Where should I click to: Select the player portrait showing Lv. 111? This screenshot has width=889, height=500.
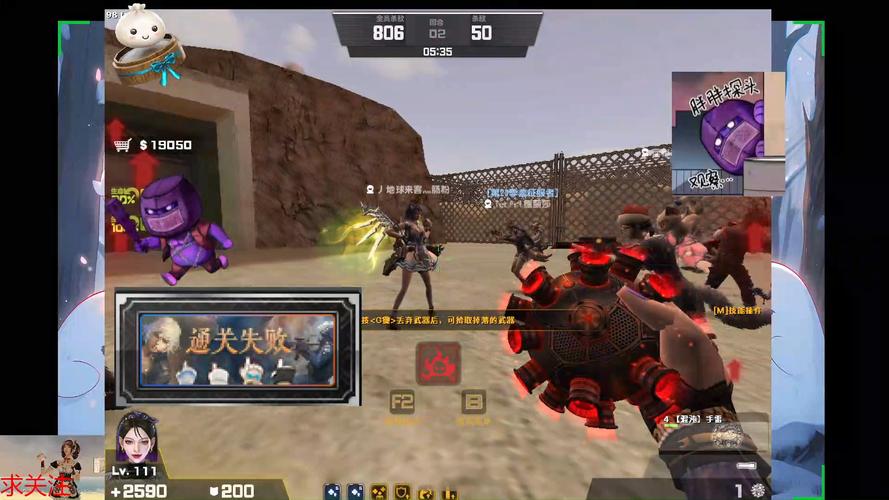tap(137, 438)
